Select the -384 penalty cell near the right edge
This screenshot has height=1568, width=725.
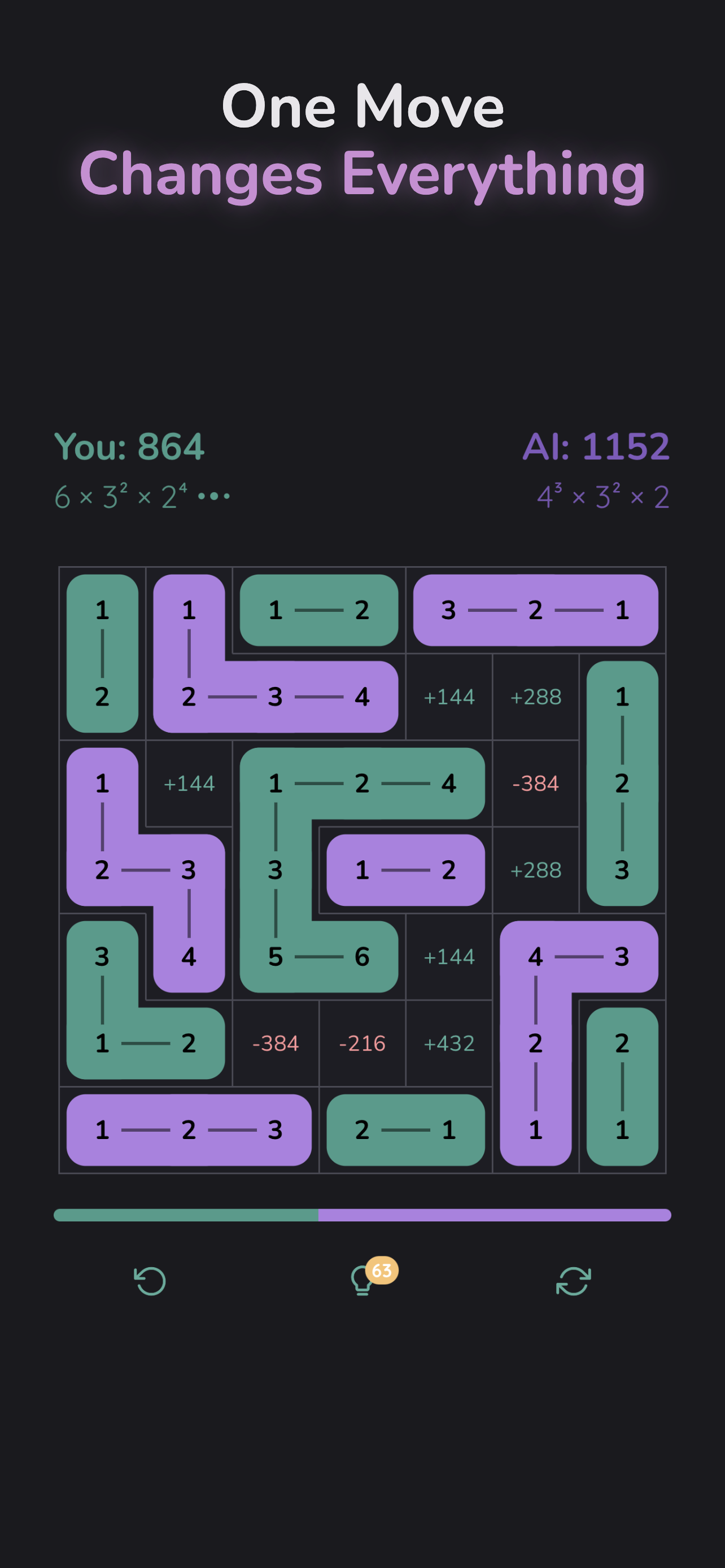coord(536,784)
